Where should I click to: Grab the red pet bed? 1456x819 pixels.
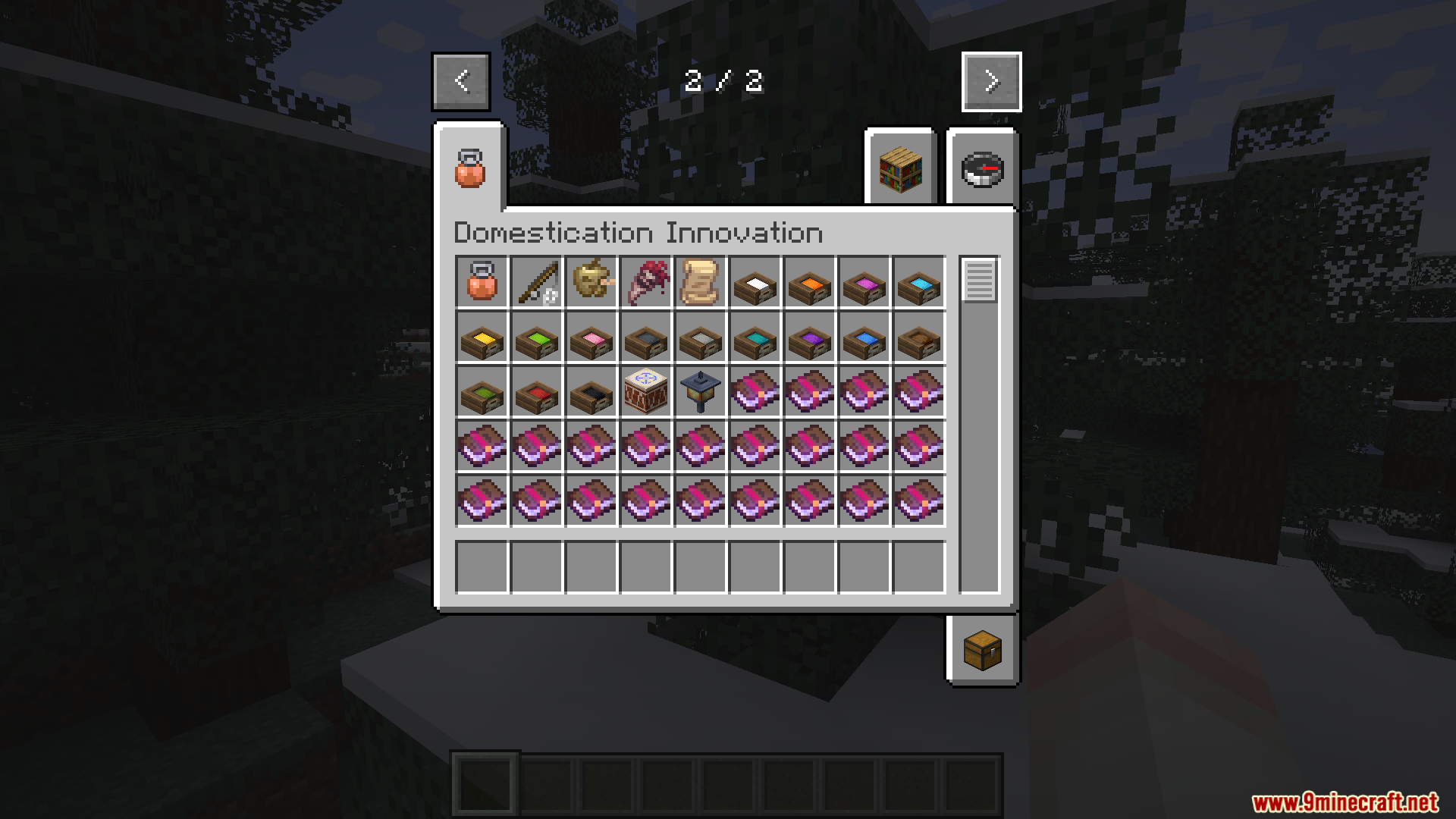[x=536, y=394]
